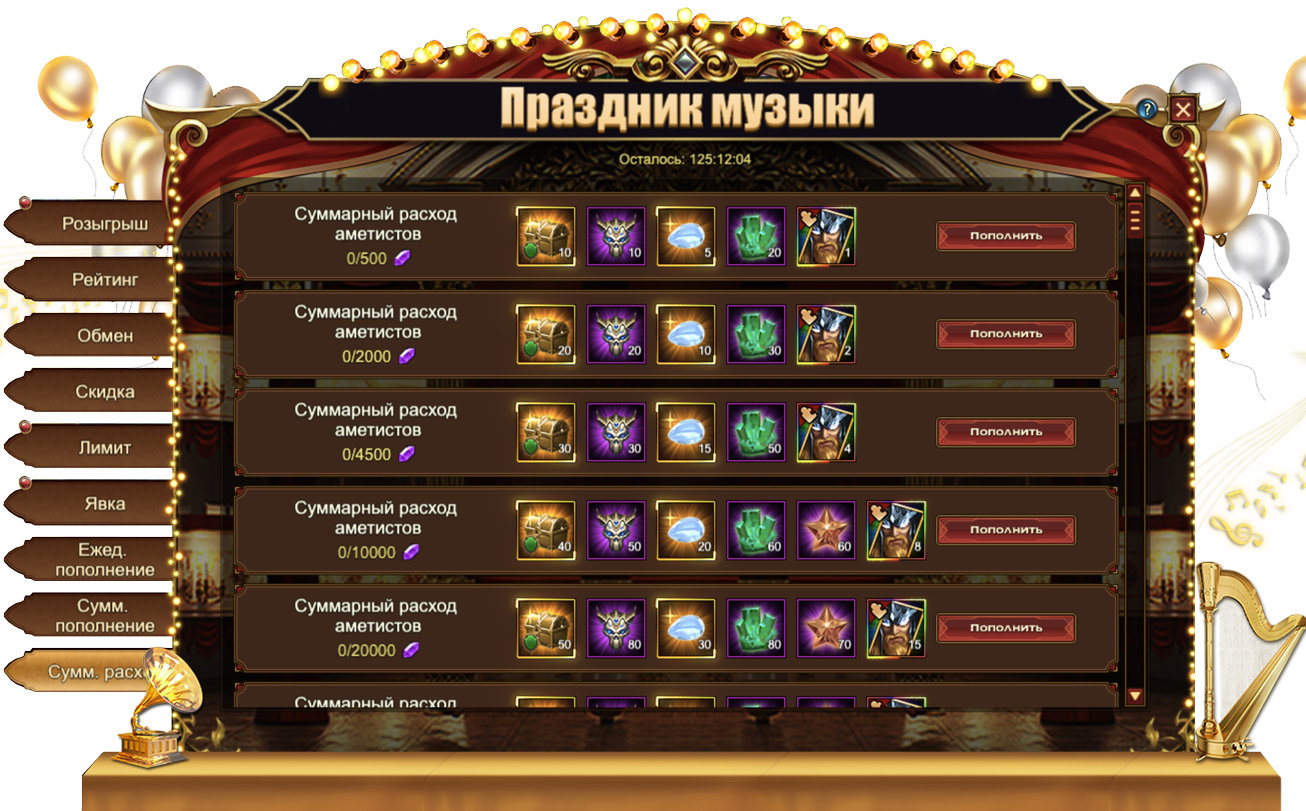Choose Пополнить in the 0/4500 reward row
This screenshot has height=811, width=1306.
click(x=1006, y=432)
